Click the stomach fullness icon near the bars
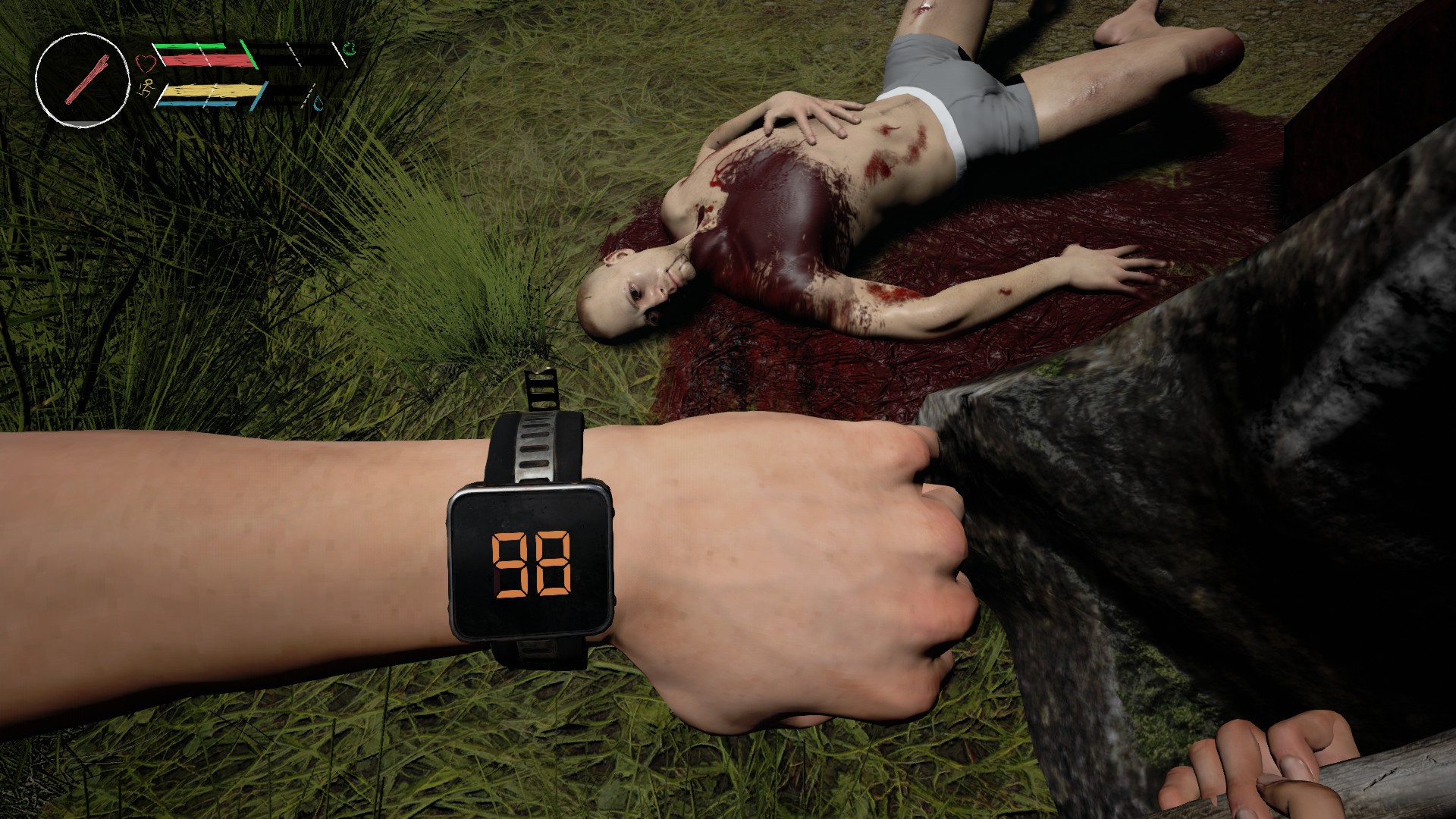Screen dimensions: 1456x819 pos(350,50)
